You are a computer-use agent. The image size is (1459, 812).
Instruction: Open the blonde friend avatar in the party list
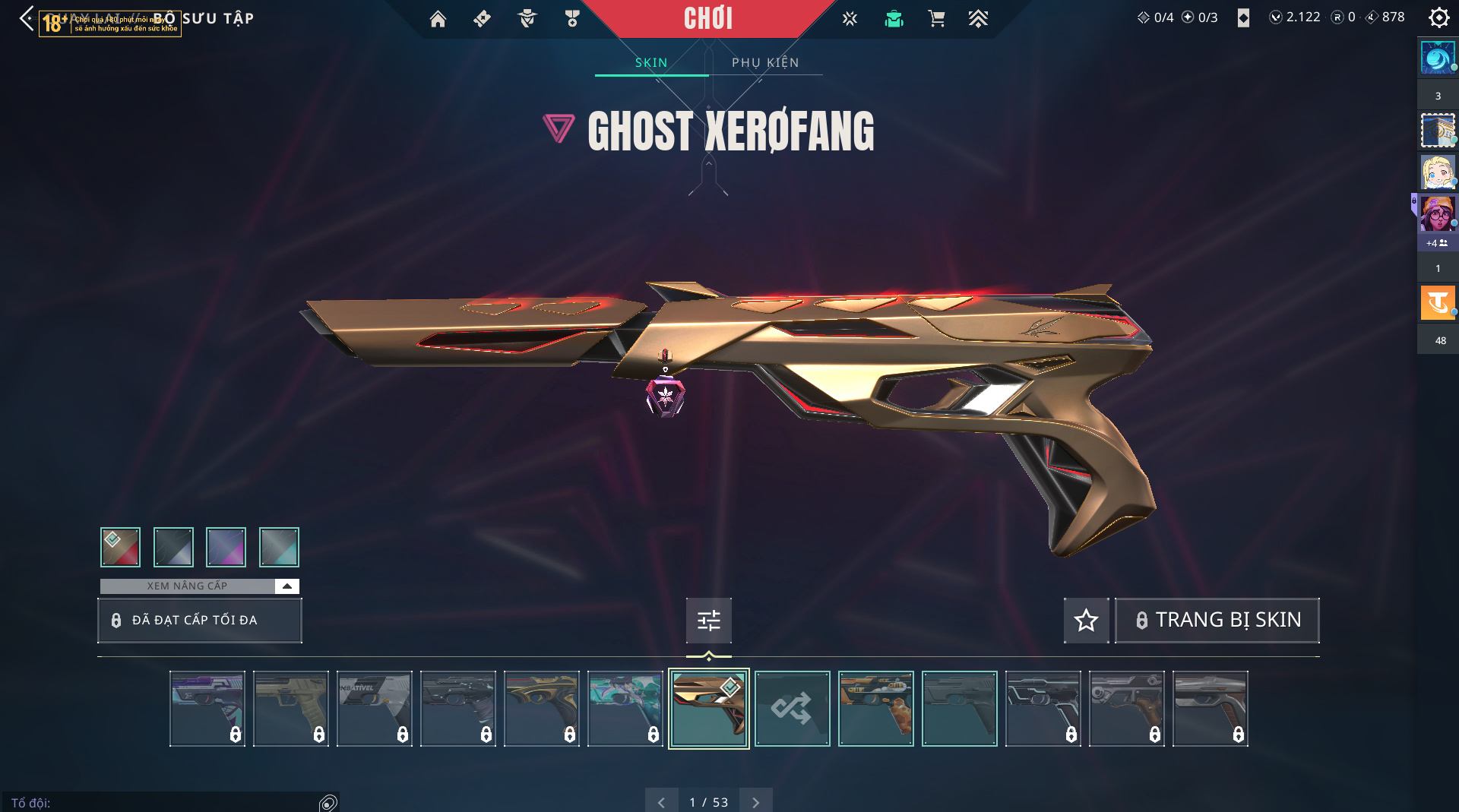coord(1437,172)
